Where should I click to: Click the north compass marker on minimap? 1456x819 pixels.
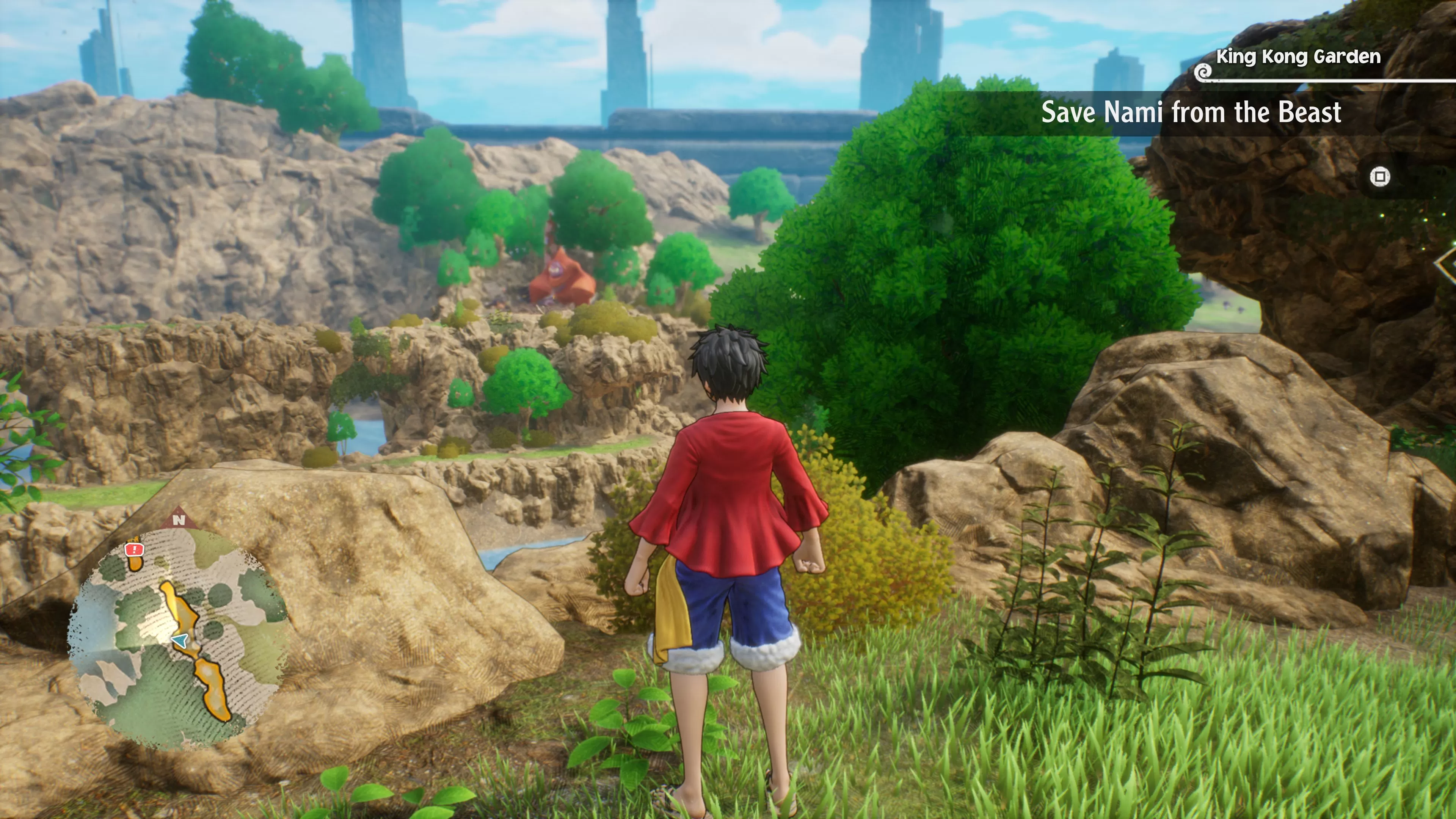click(x=179, y=519)
